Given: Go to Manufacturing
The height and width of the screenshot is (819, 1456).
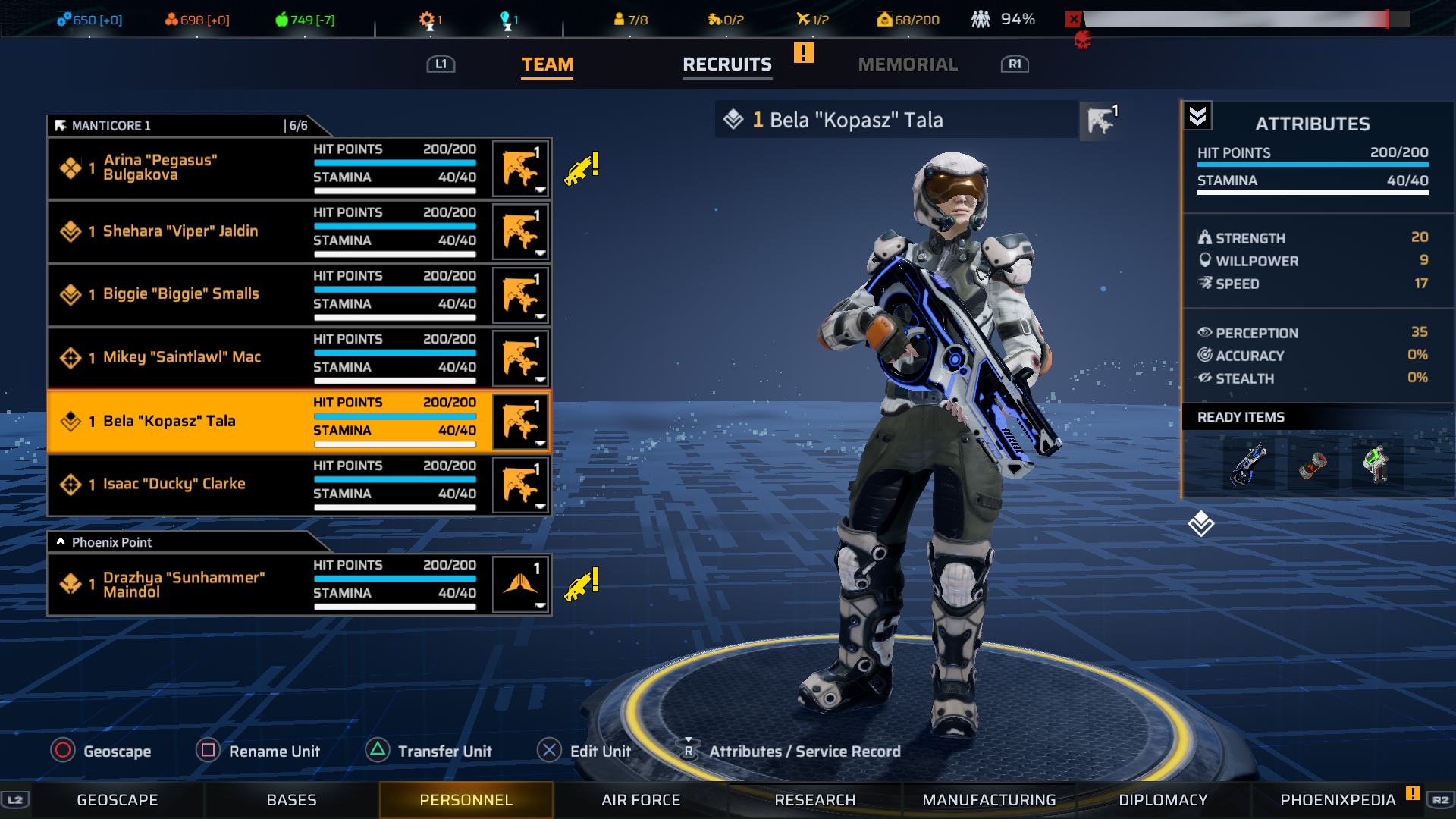Looking at the screenshot, I should pos(989,800).
